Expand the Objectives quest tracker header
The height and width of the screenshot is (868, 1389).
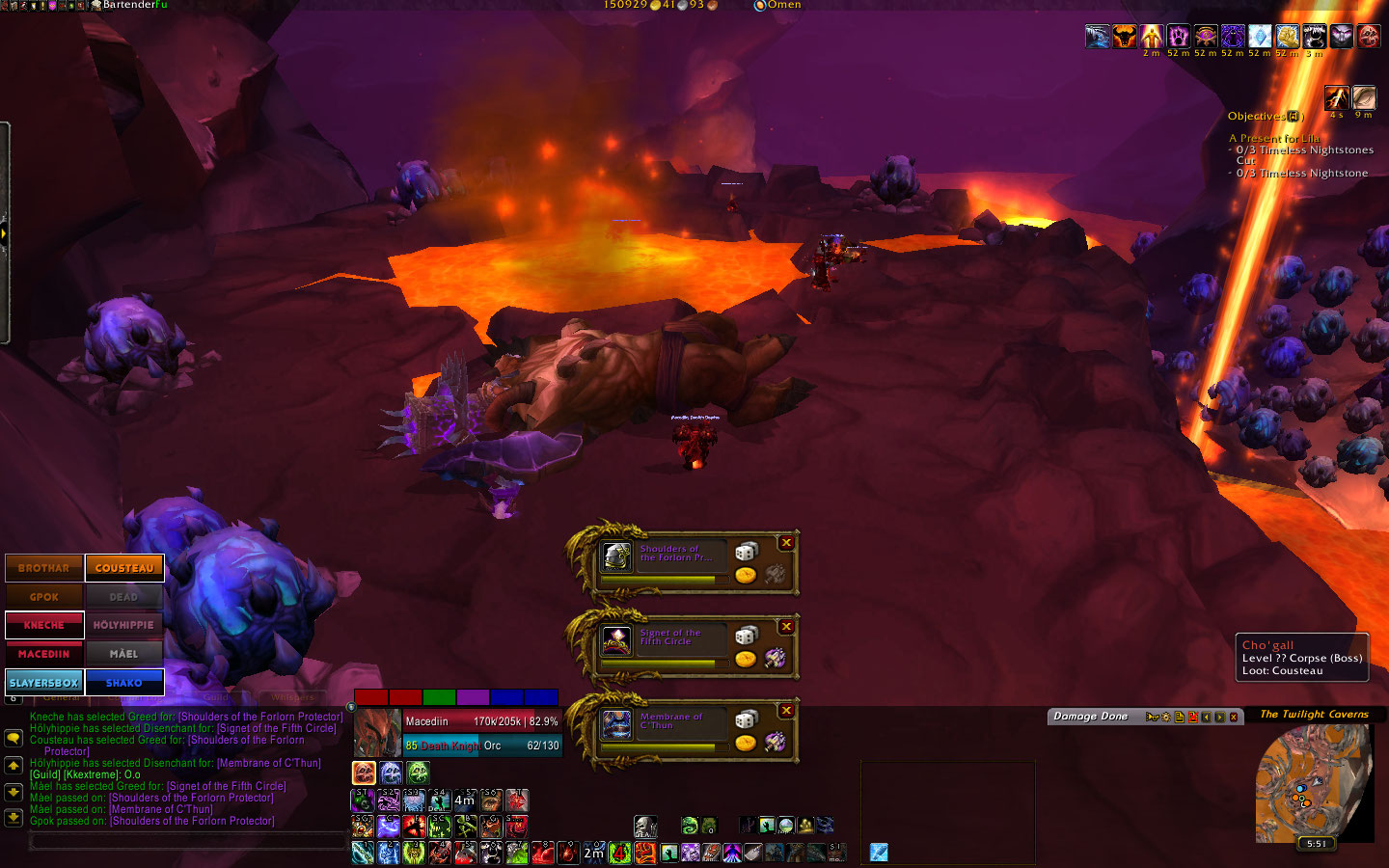1294,117
